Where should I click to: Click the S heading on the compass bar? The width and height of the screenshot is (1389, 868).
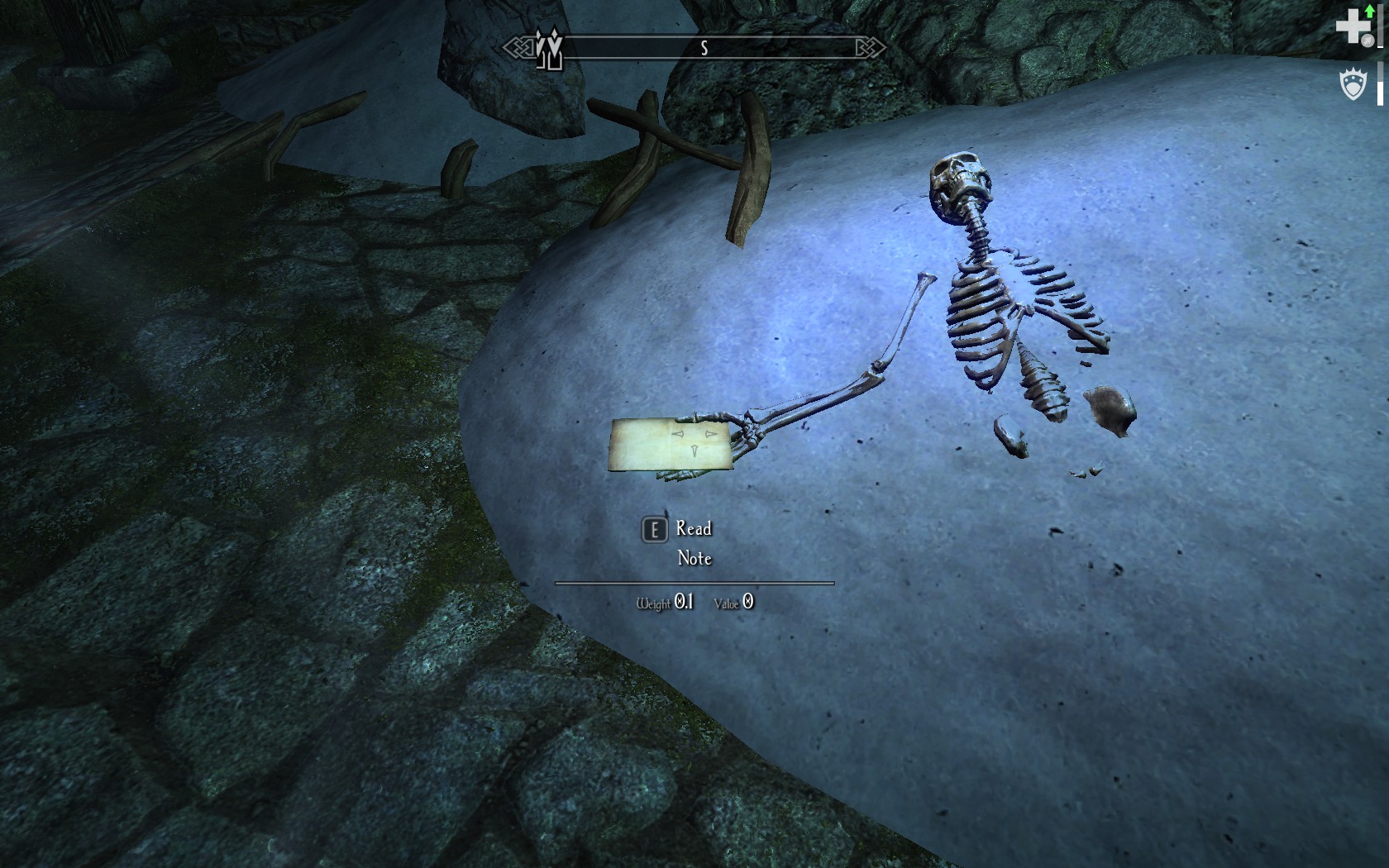click(704, 49)
